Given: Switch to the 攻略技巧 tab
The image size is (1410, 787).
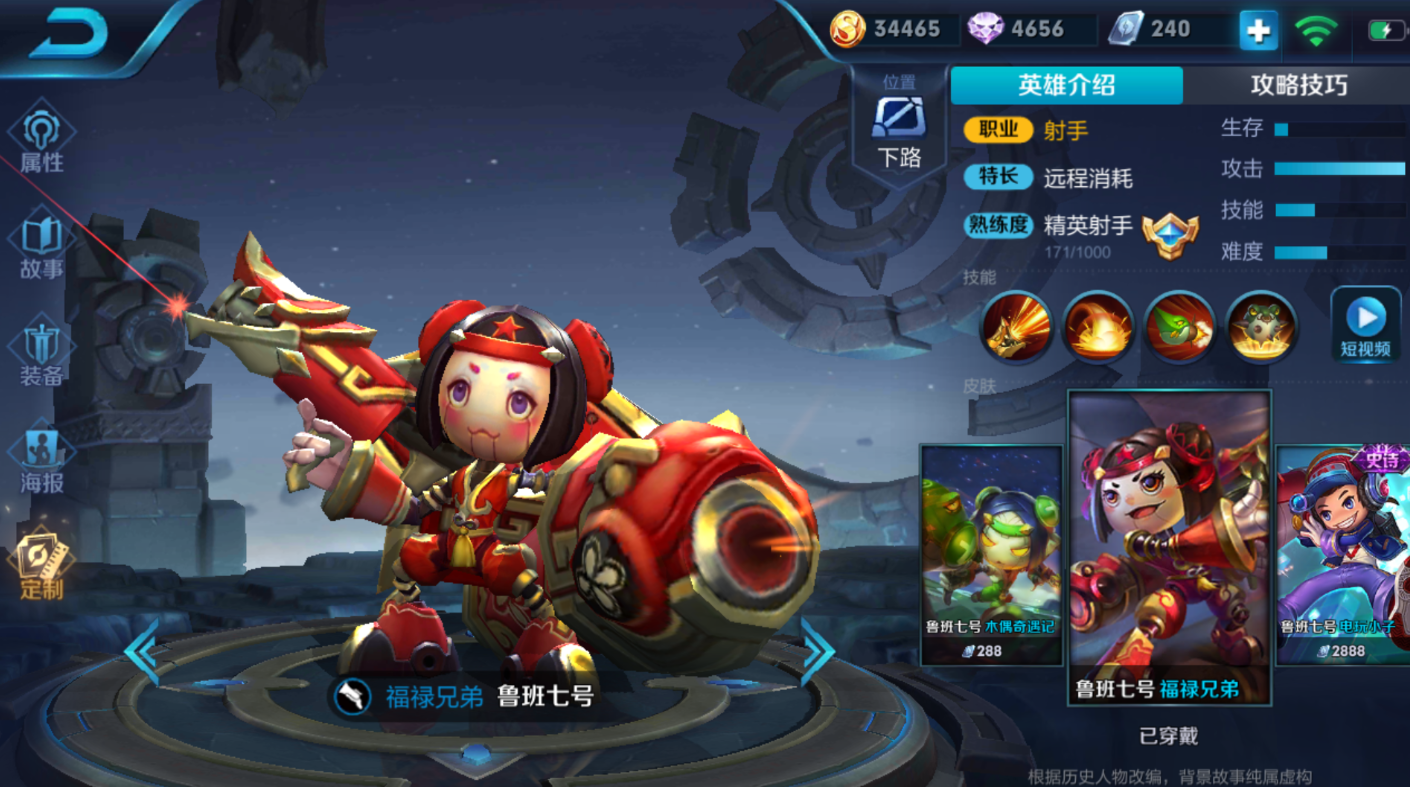Looking at the screenshot, I should 1297,85.
